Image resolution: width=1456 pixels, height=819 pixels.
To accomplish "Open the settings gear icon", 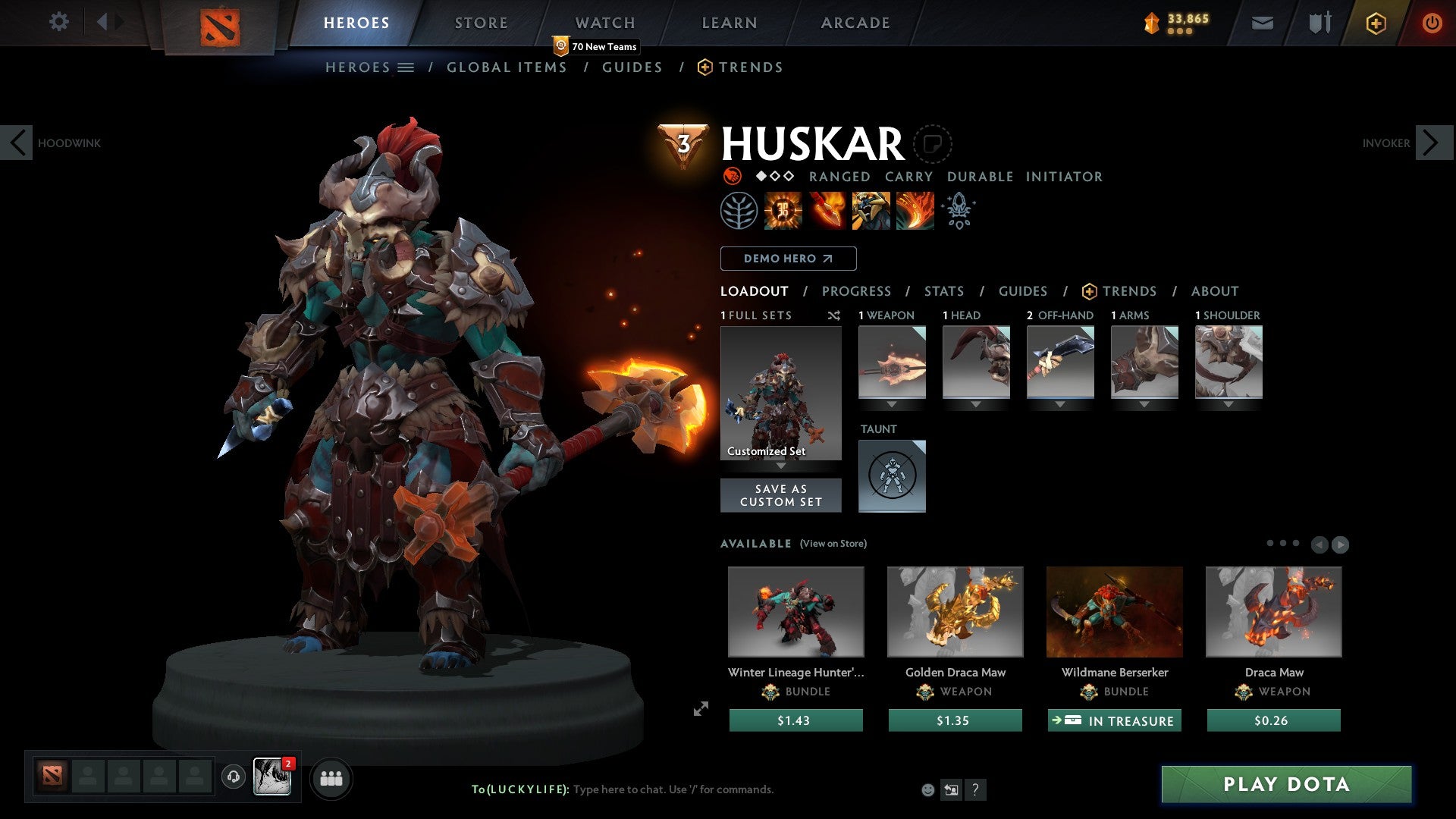I will tap(59, 22).
